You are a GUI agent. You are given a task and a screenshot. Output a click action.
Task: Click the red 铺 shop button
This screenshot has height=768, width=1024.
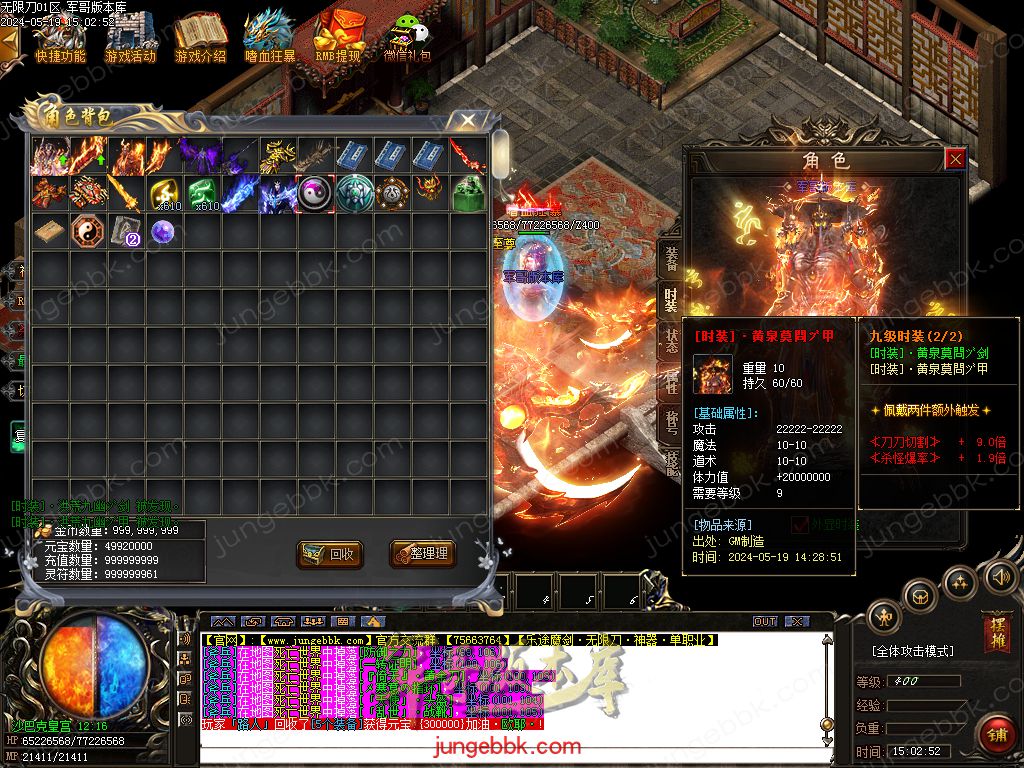pyautogui.click(x=996, y=733)
